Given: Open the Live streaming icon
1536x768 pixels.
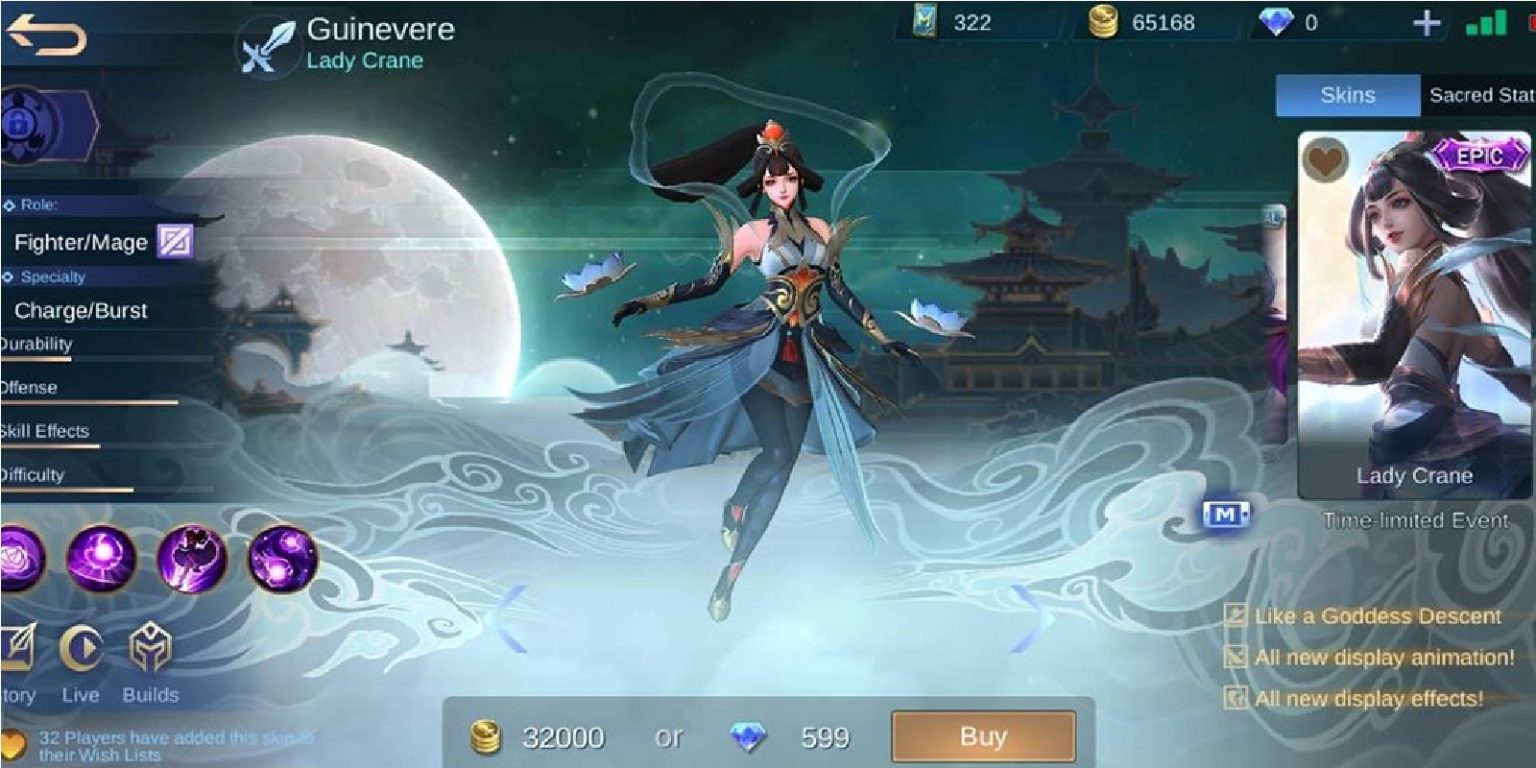Looking at the screenshot, I should pyautogui.click(x=81, y=650).
